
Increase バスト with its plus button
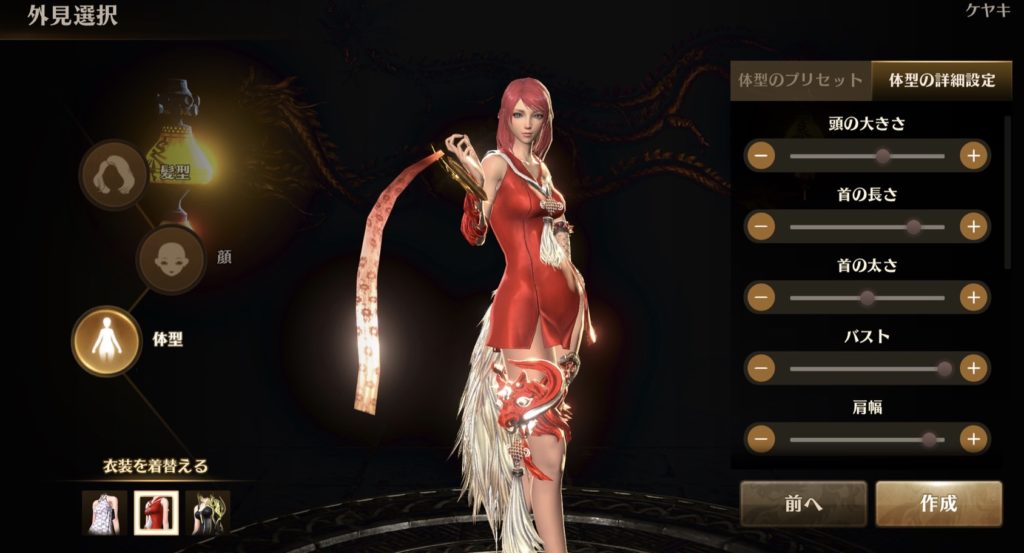click(x=973, y=368)
